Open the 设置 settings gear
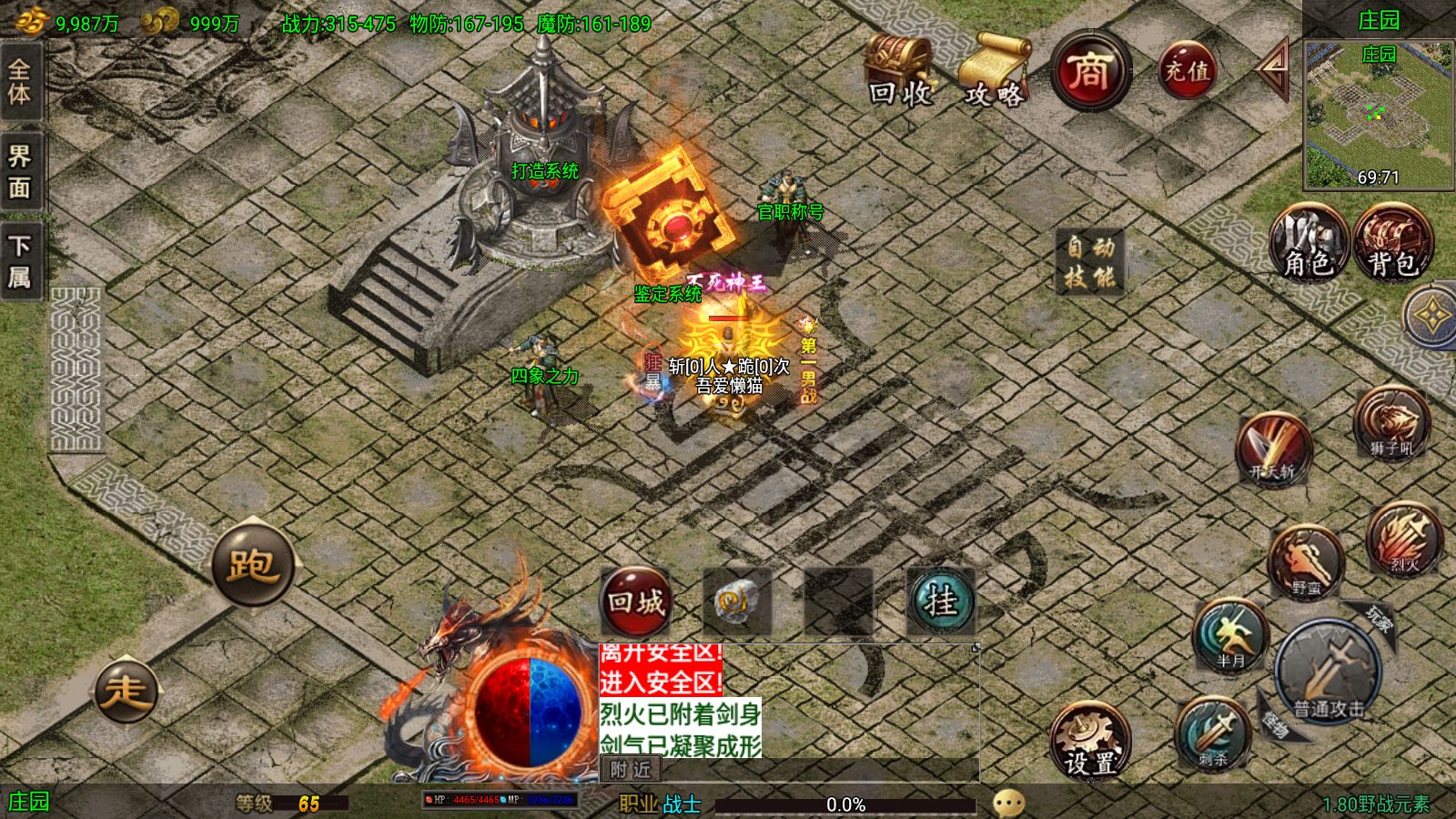 1089,741
